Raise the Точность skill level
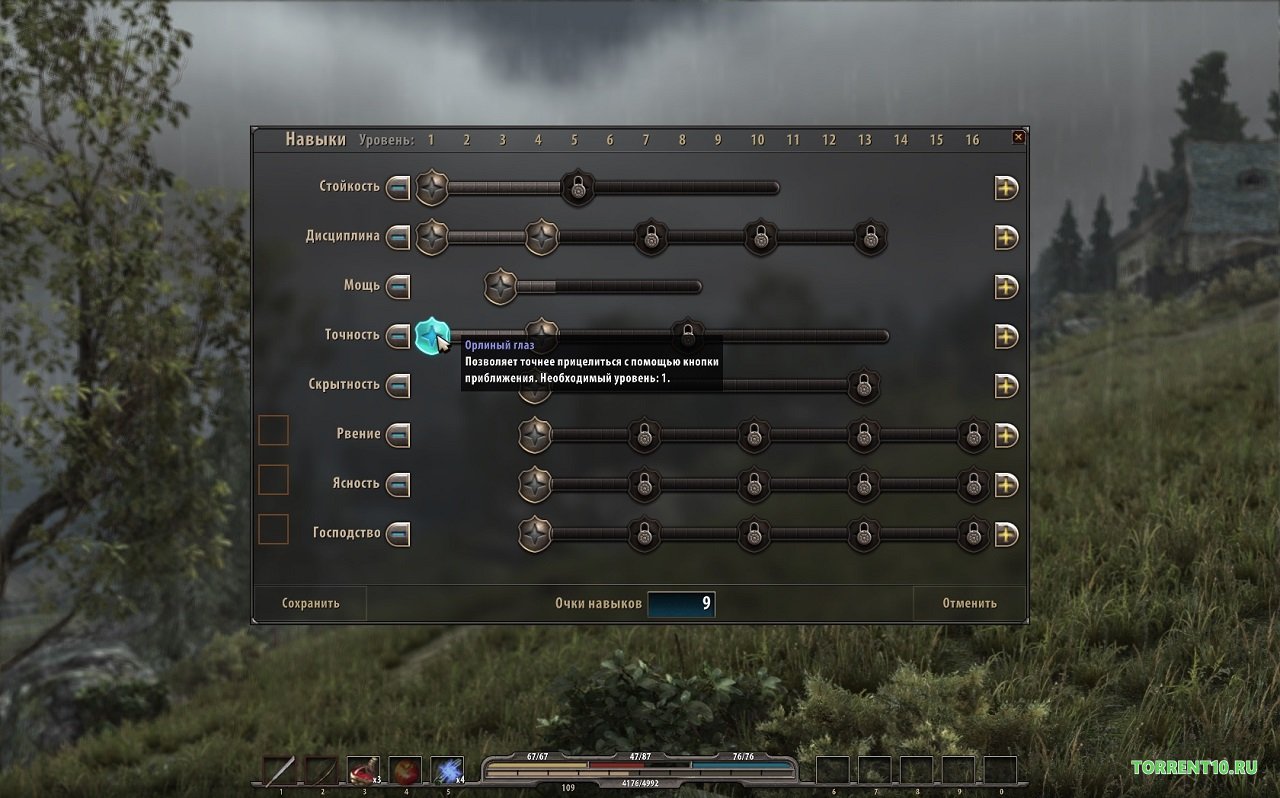Image resolution: width=1280 pixels, height=798 pixels. point(1006,336)
